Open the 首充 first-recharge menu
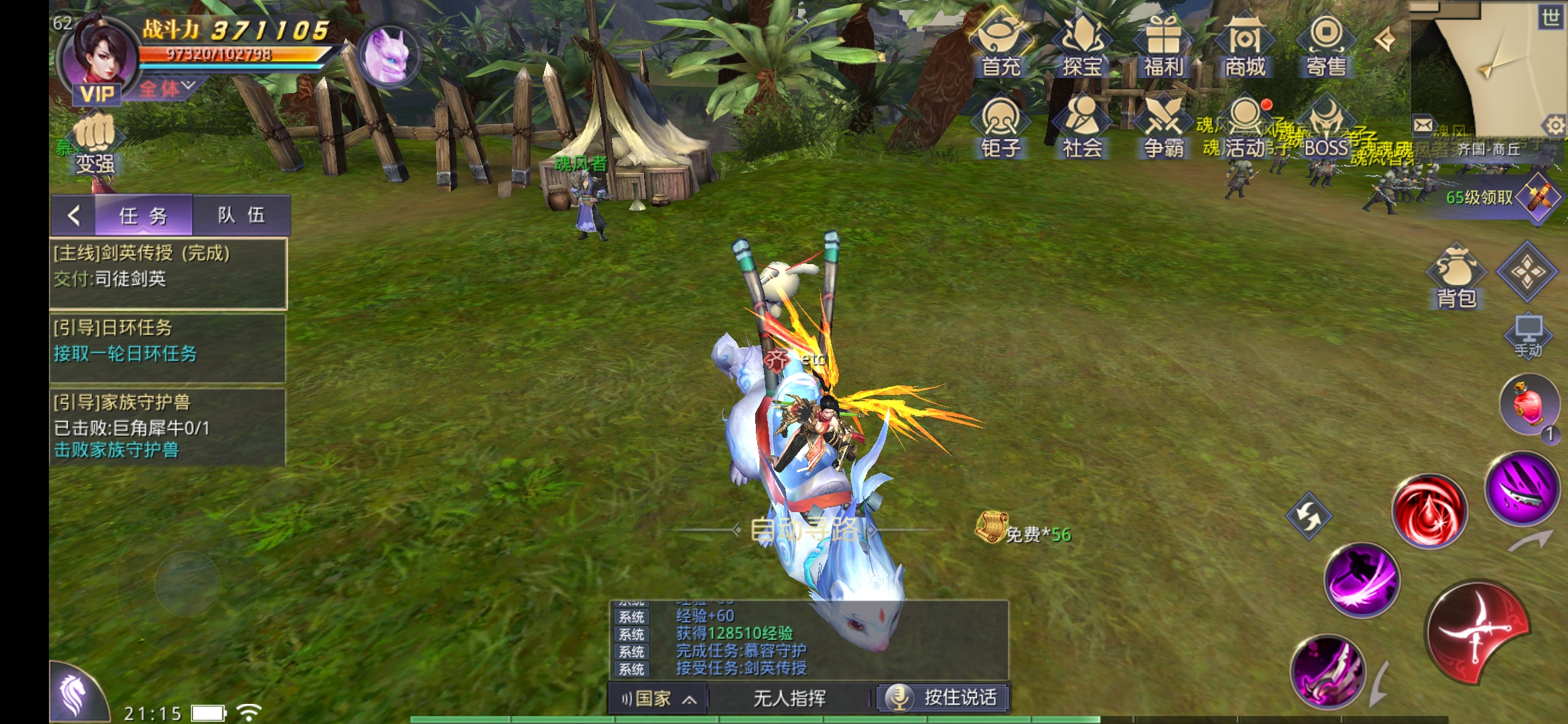The image size is (1568, 724). click(x=1000, y=43)
